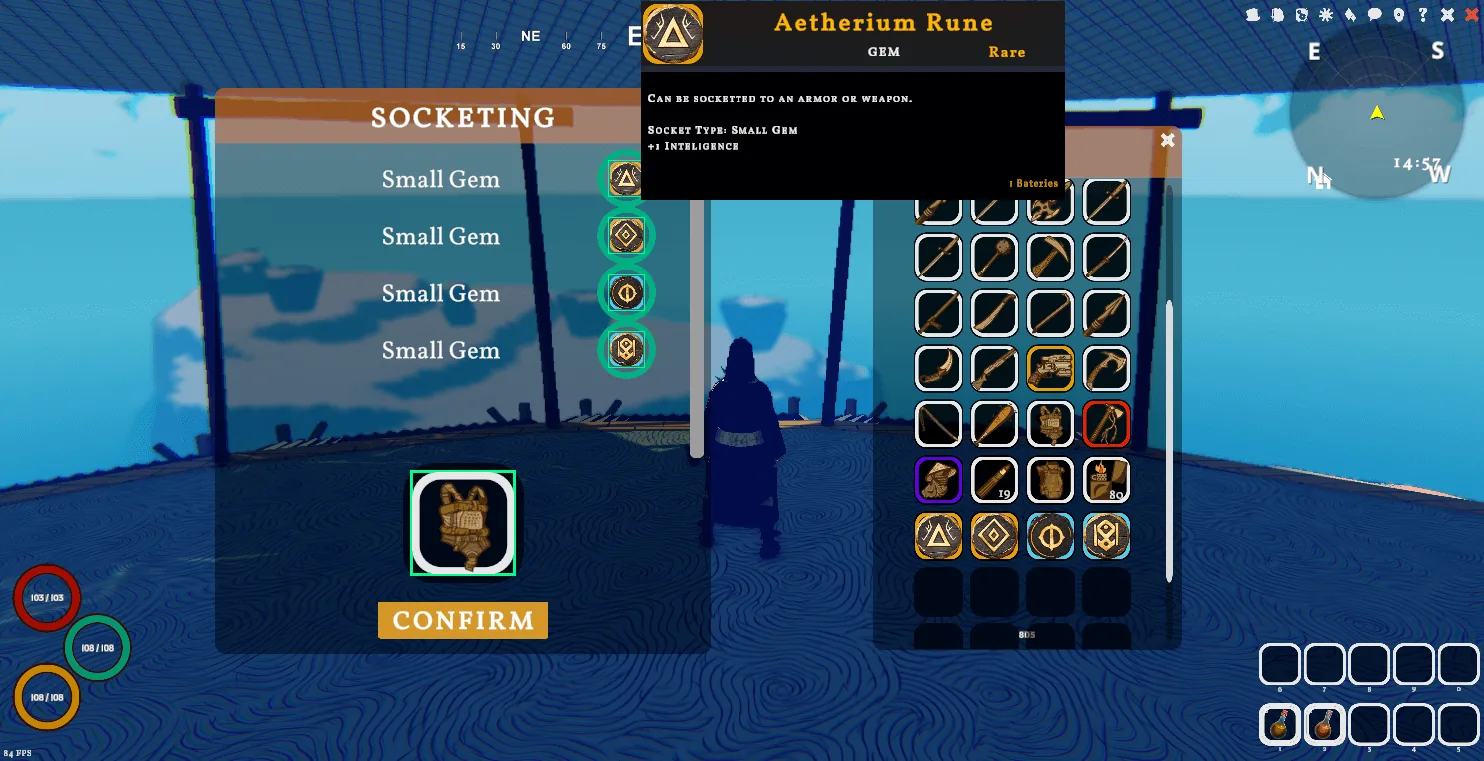Pick the curved karambit knife
This screenshot has width=1484, height=761.
tap(938, 369)
